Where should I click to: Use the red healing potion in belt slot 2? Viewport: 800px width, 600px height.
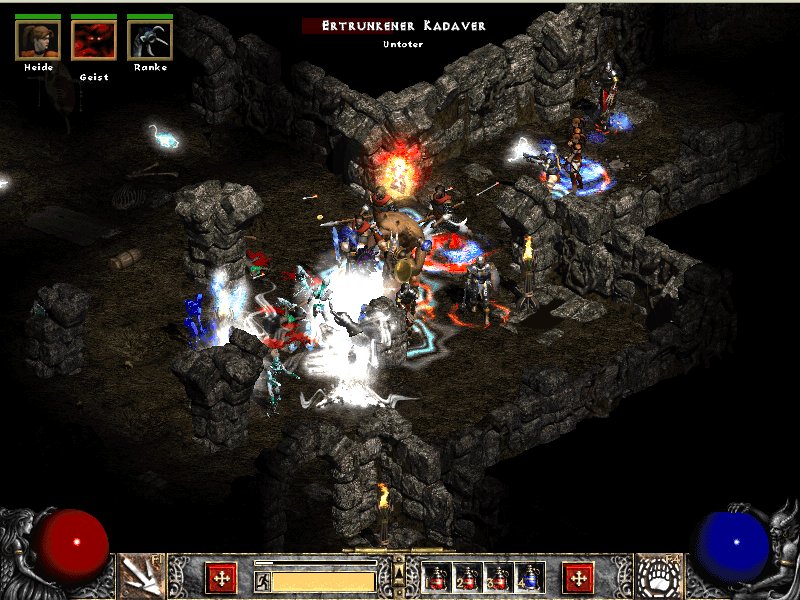click(467, 577)
